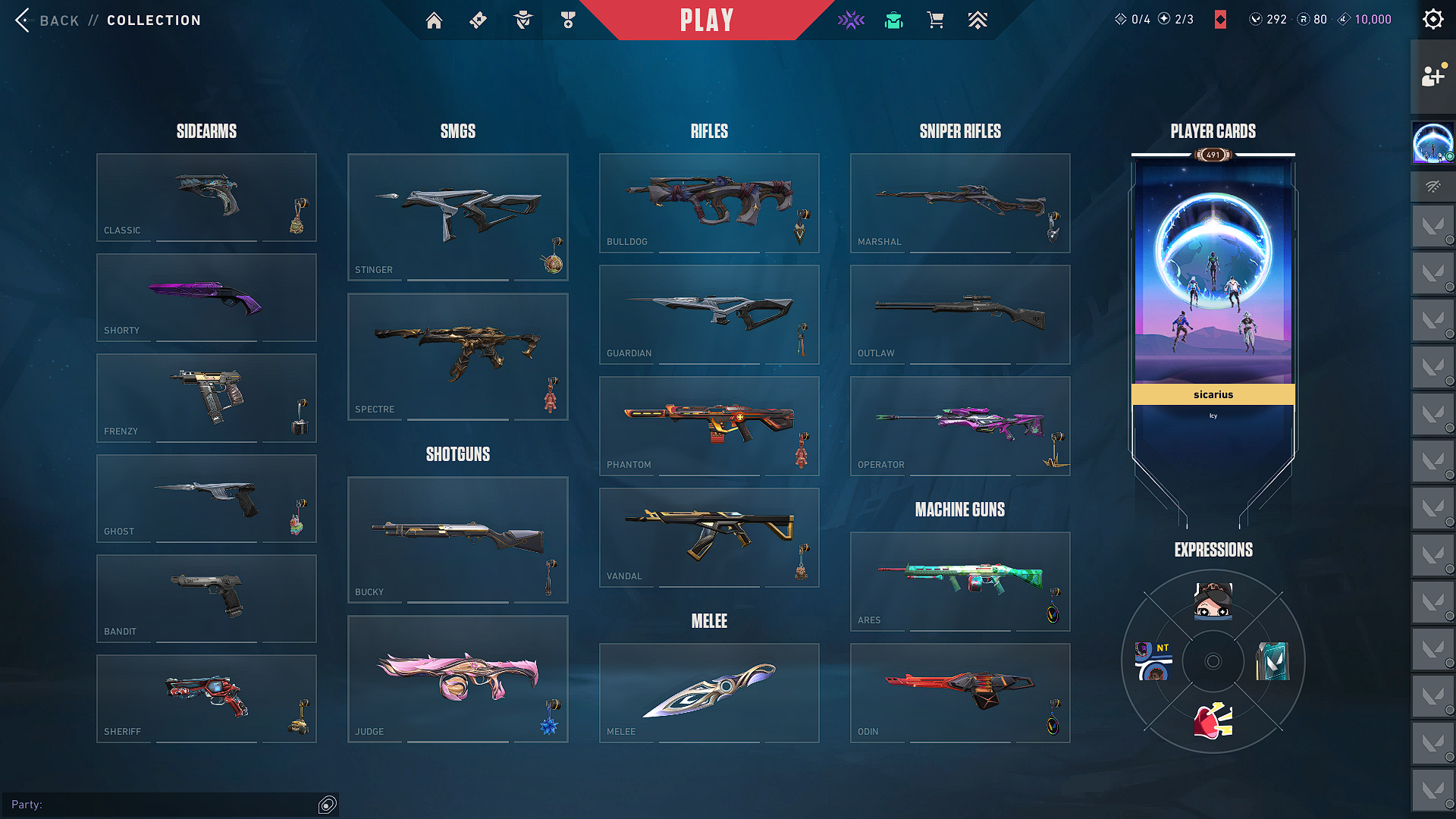Image resolution: width=1456 pixels, height=819 pixels.
Task: Choose the Phantom rifle tile
Action: pyautogui.click(x=709, y=425)
